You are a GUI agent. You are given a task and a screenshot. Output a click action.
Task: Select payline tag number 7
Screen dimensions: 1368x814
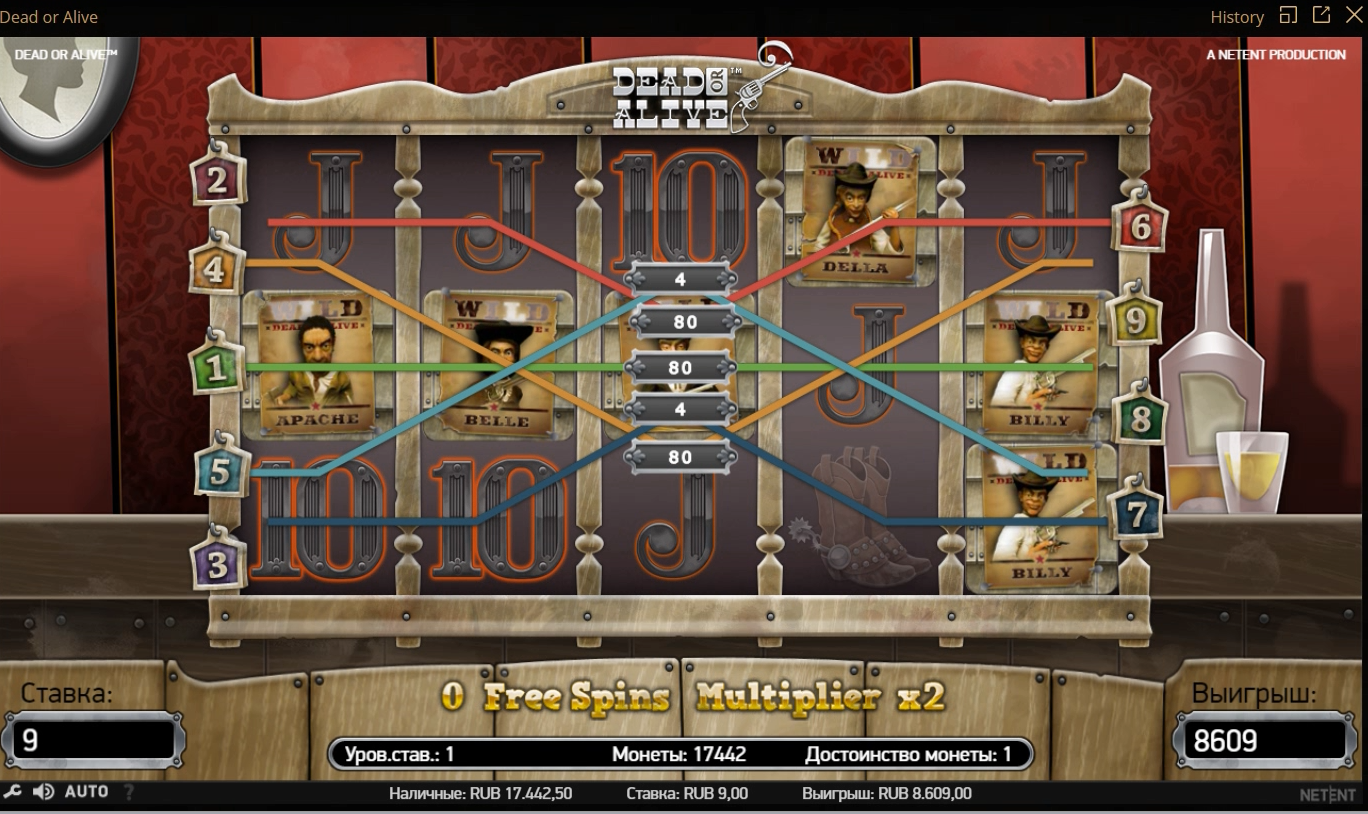click(1136, 515)
